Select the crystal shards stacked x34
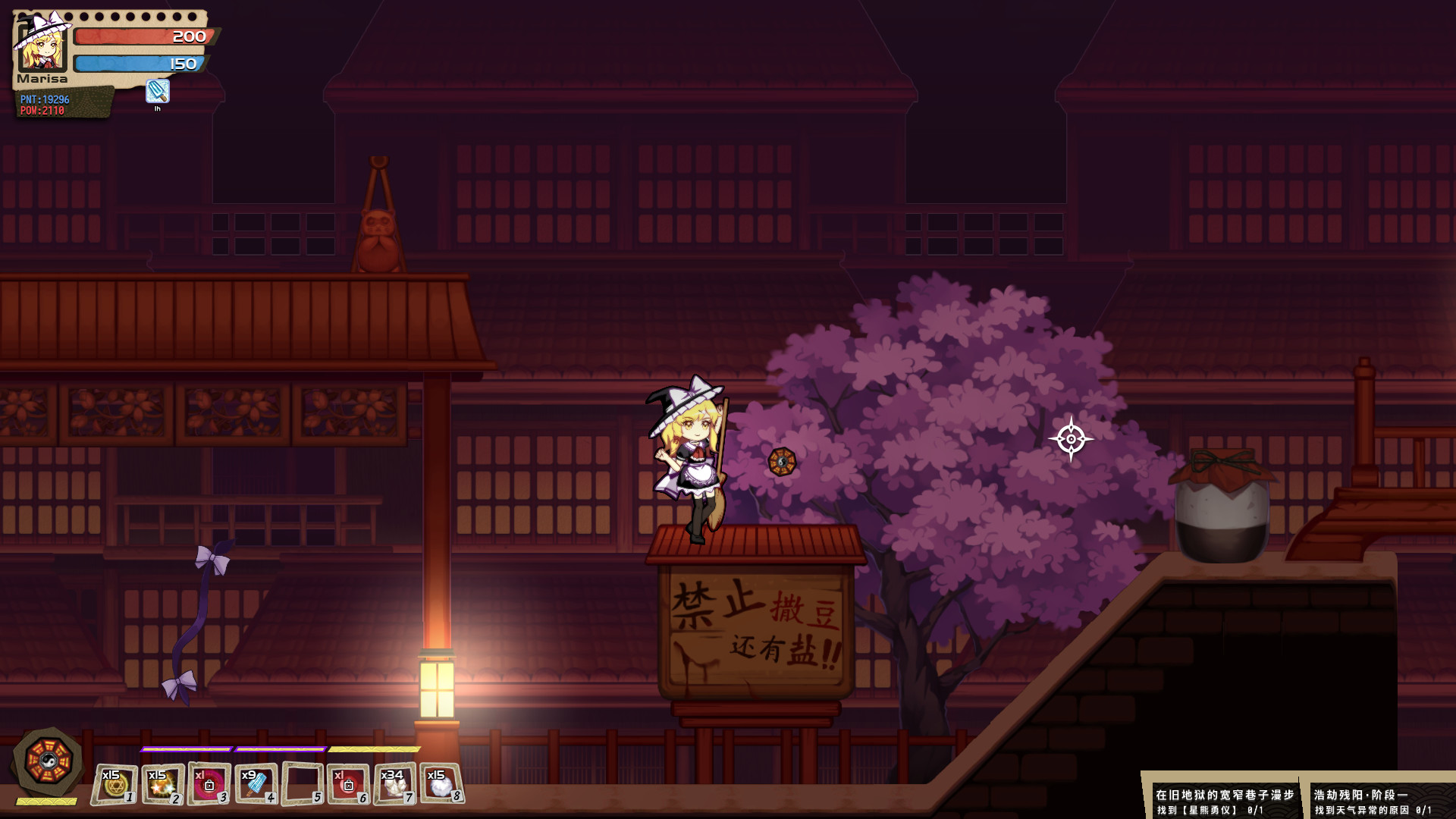Screen dimensions: 1456x819 pos(396,781)
